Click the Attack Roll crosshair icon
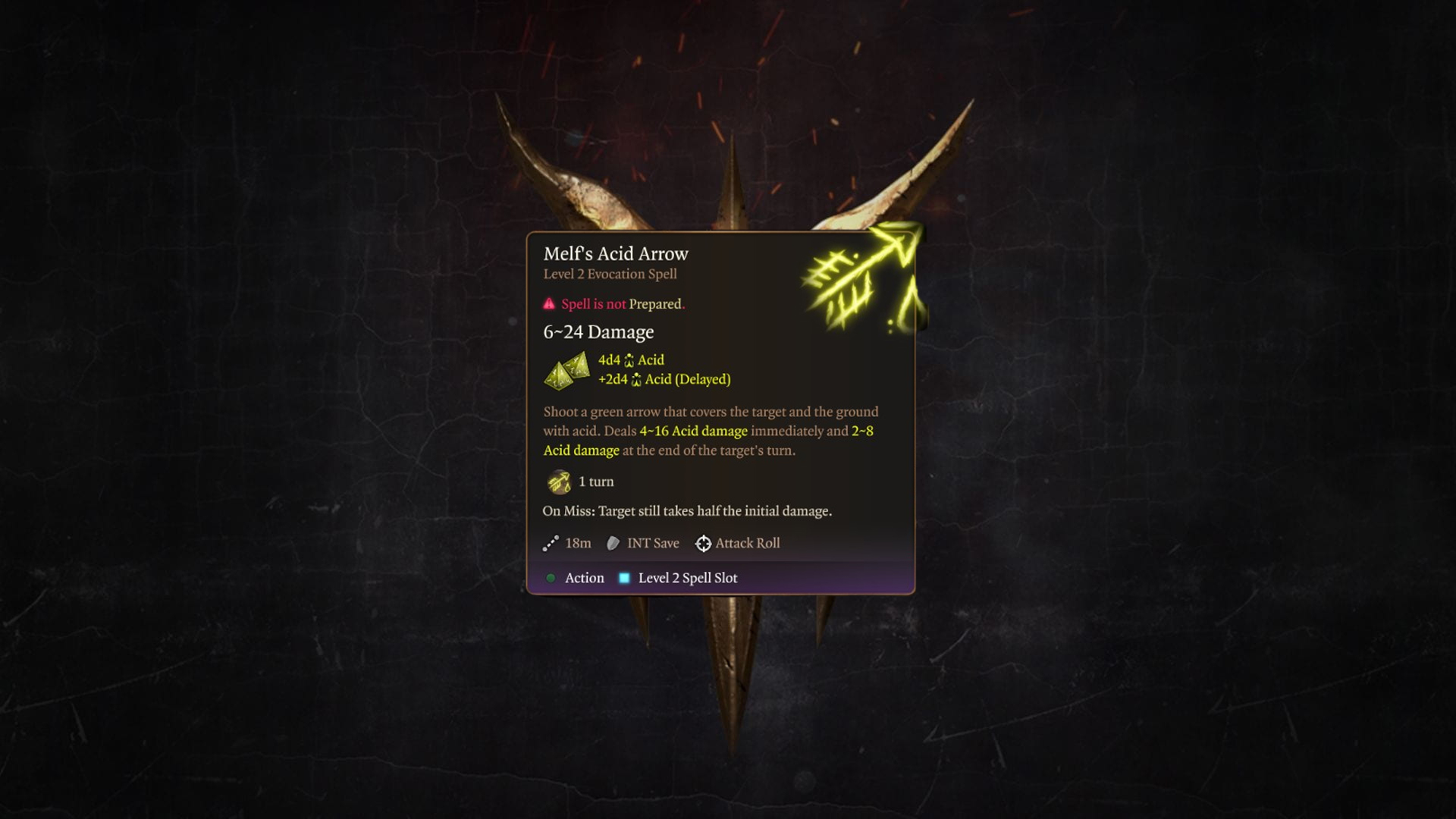 click(x=703, y=543)
